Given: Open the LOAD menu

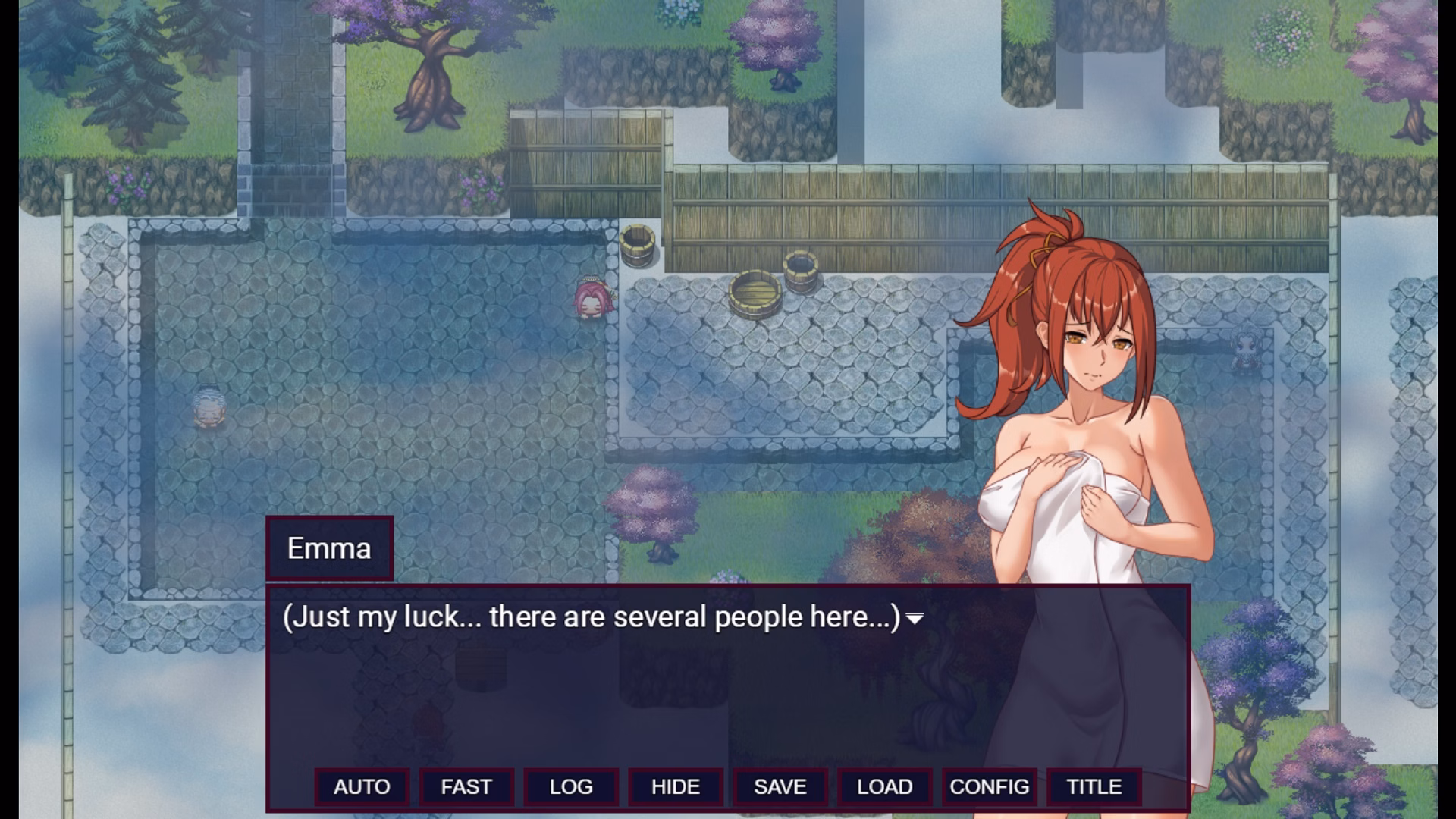Looking at the screenshot, I should [x=885, y=786].
